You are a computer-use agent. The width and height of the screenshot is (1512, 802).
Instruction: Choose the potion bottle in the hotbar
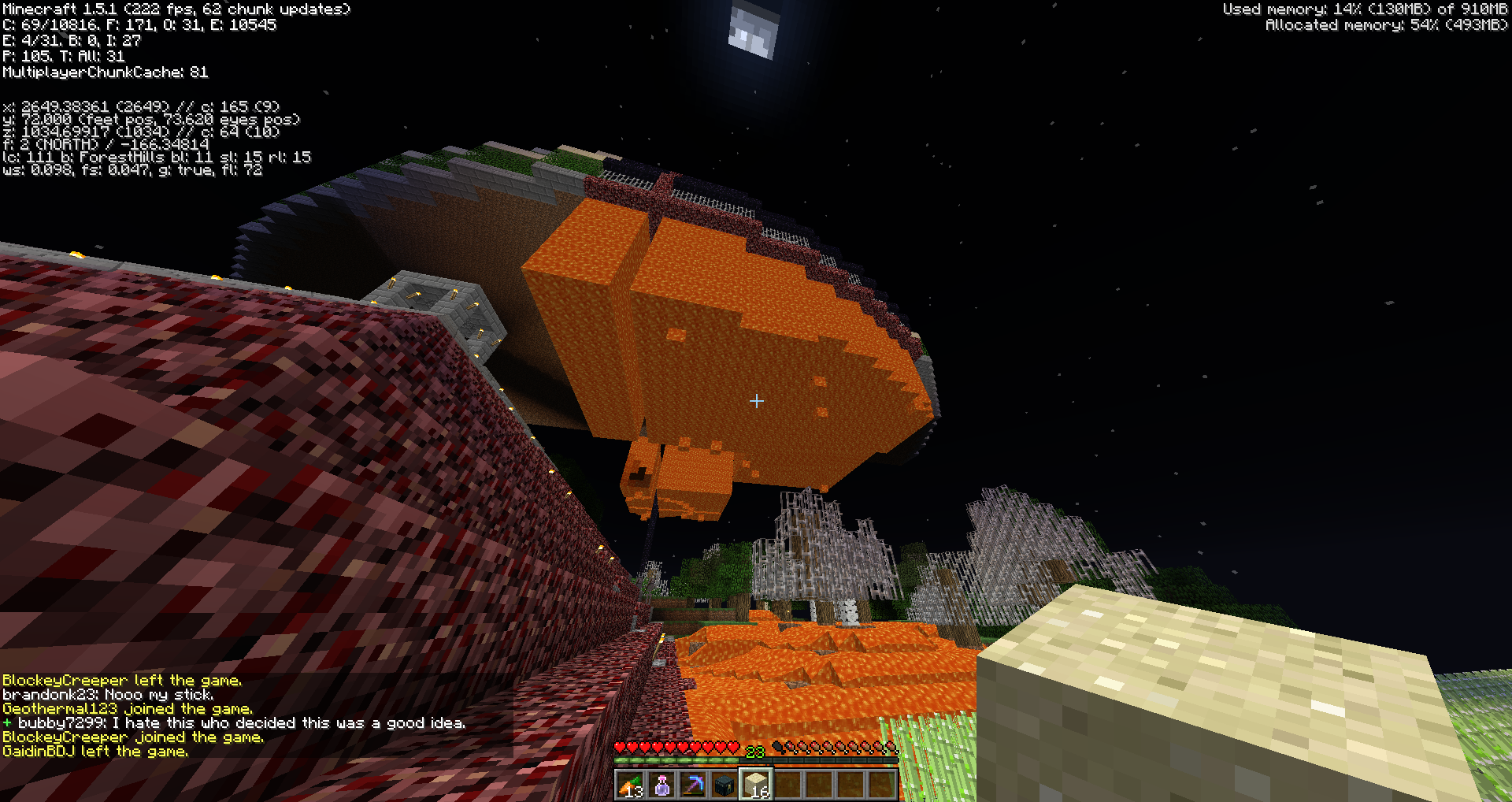click(x=662, y=785)
